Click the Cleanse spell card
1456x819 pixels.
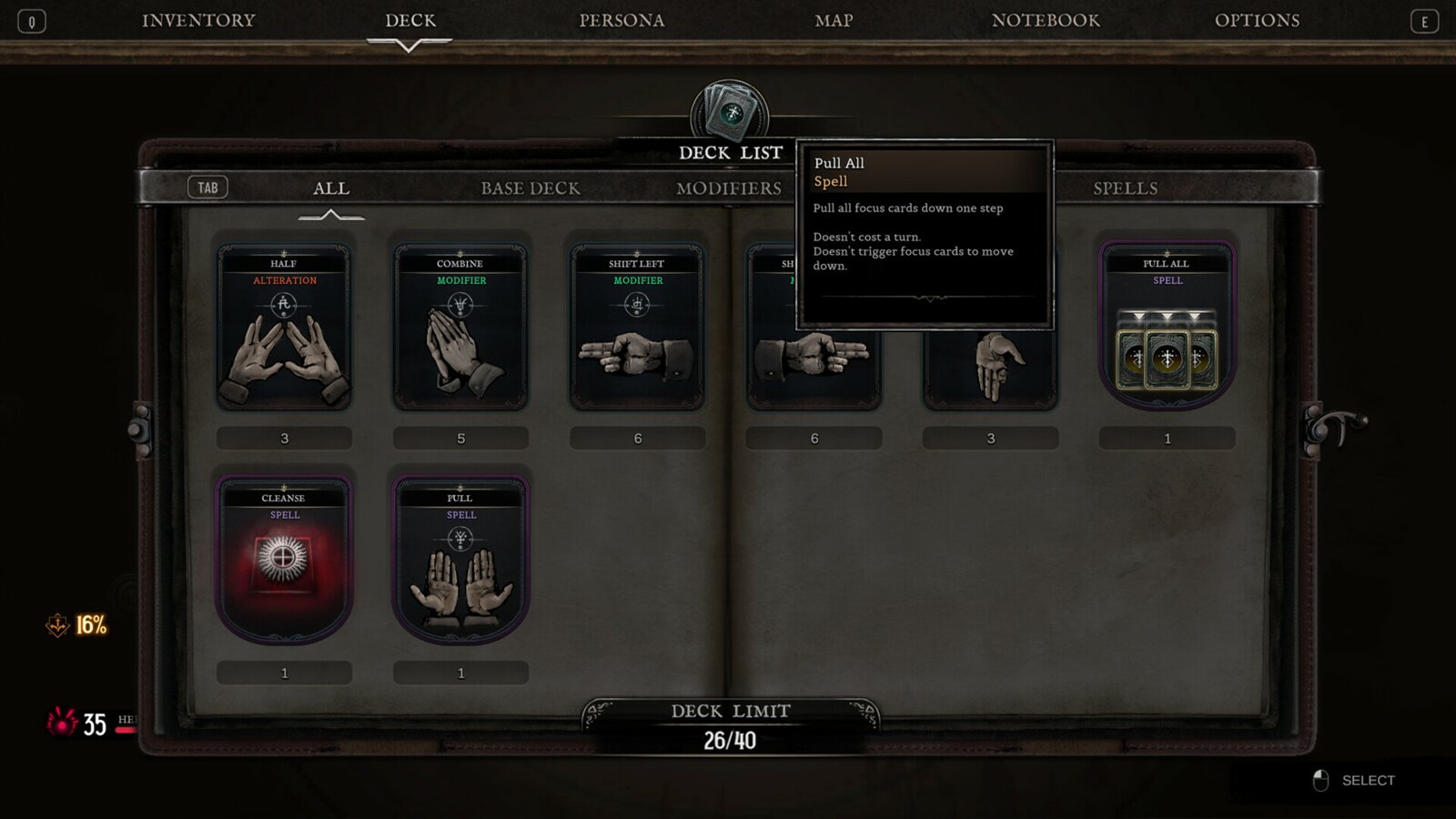click(284, 560)
